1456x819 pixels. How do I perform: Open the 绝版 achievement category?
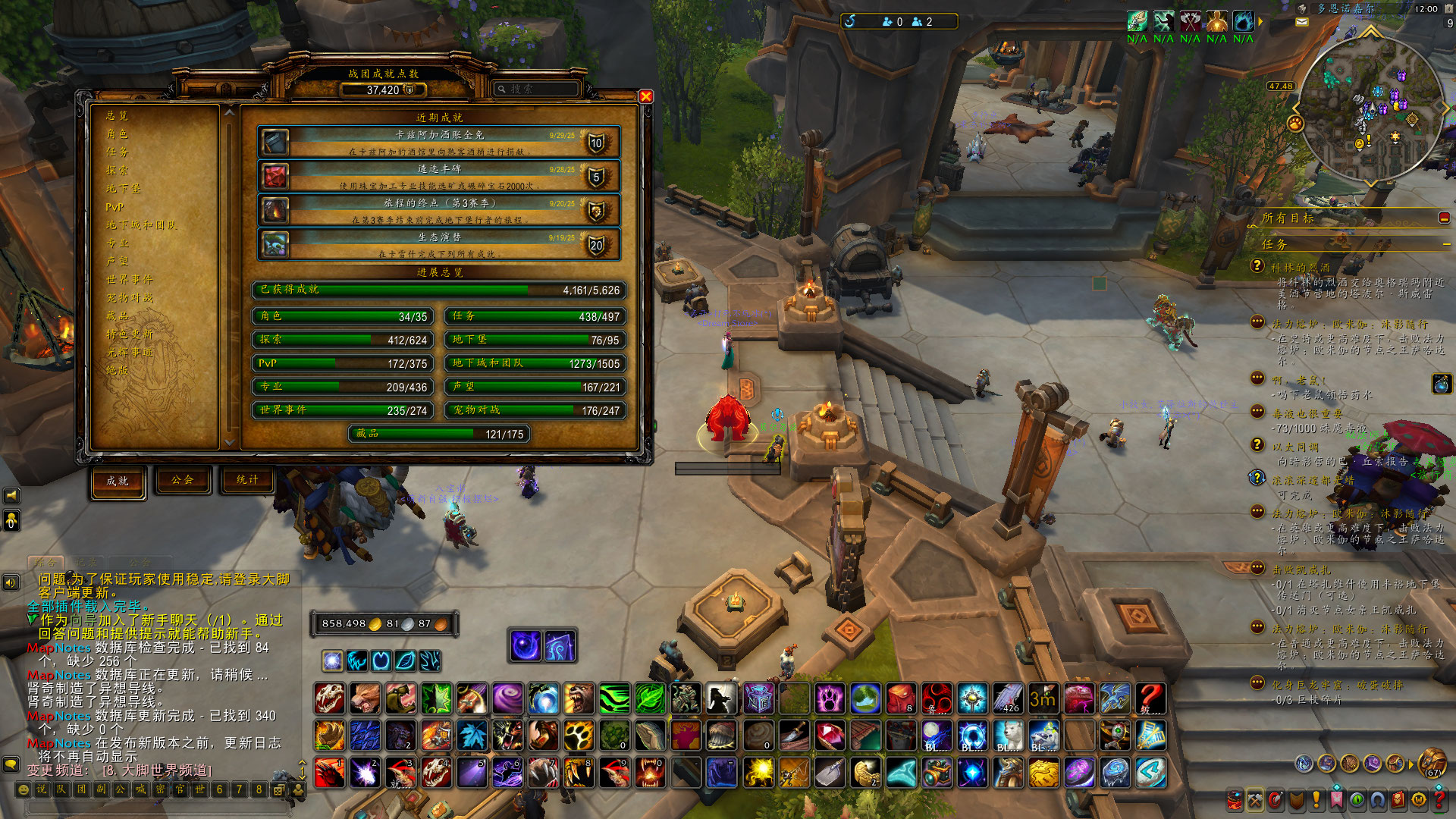click(118, 371)
